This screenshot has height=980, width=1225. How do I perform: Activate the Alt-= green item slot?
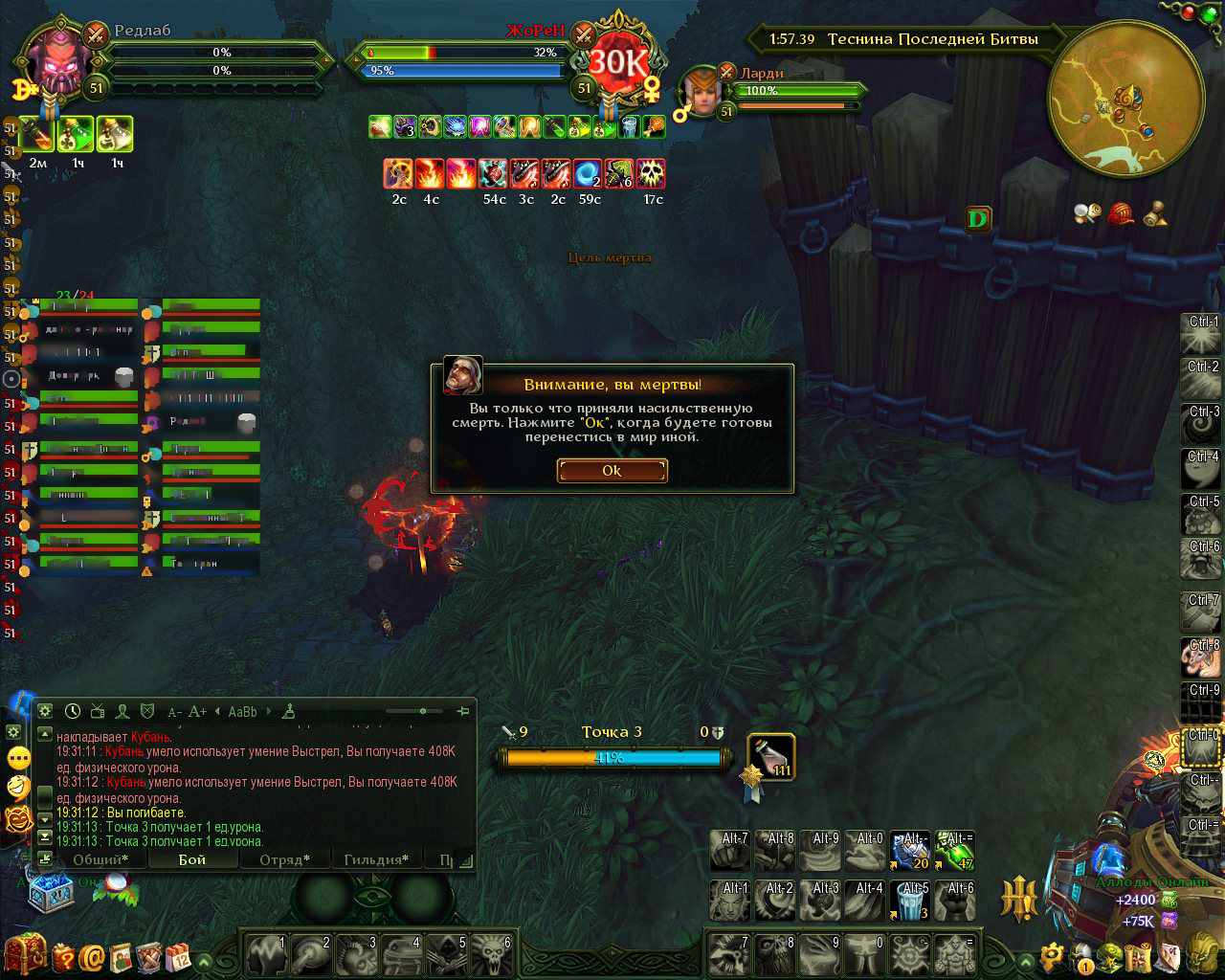pyautogui.click(x=954, y=850)
